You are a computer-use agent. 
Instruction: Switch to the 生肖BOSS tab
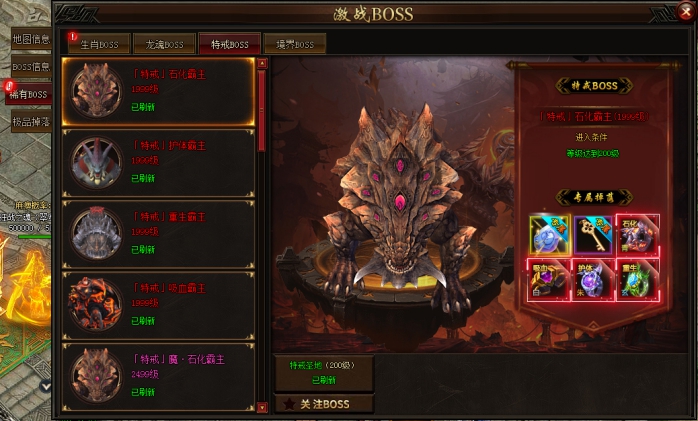(x=99, y=44)
